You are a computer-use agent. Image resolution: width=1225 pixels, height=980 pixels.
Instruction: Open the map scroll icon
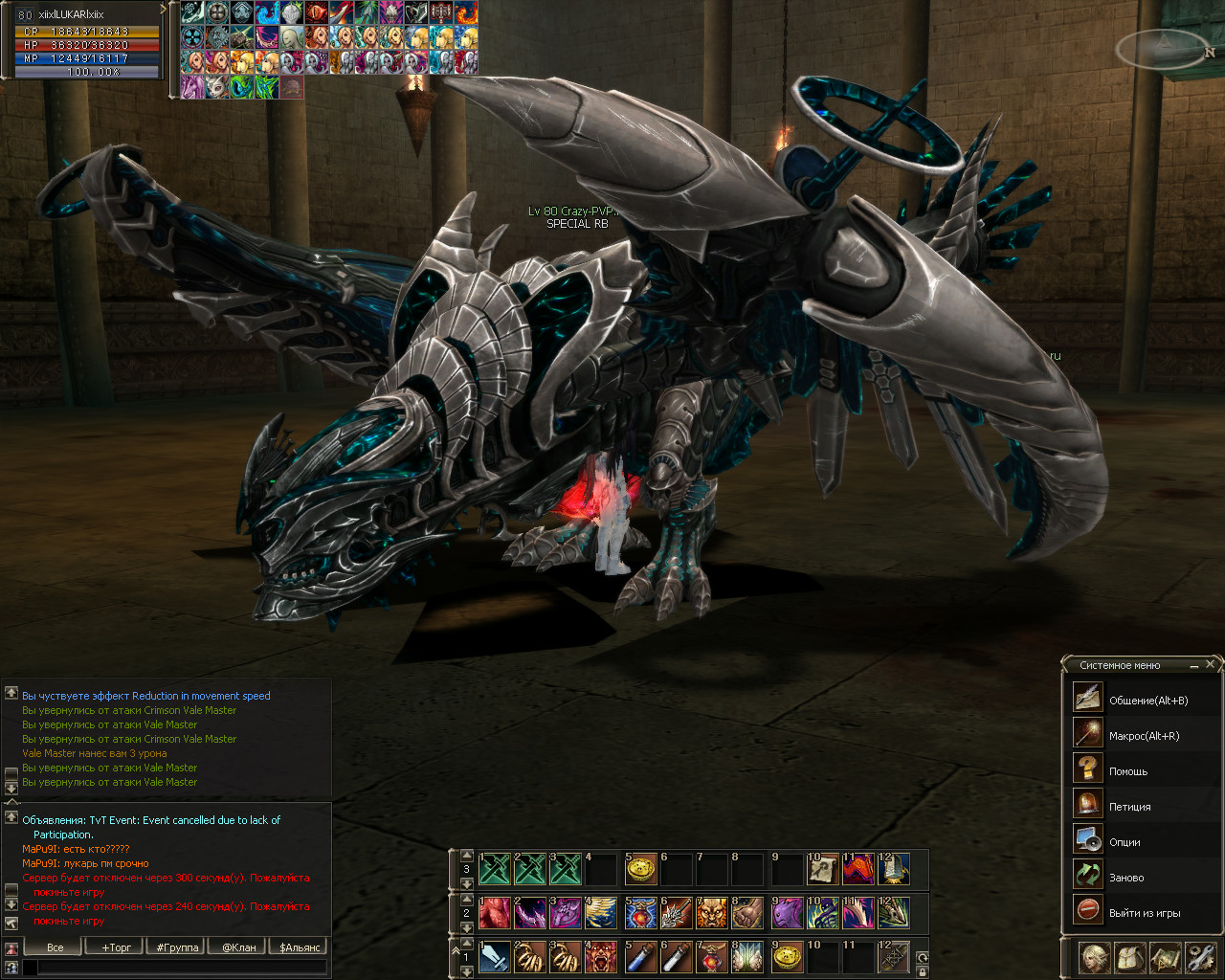point(1166,957)
